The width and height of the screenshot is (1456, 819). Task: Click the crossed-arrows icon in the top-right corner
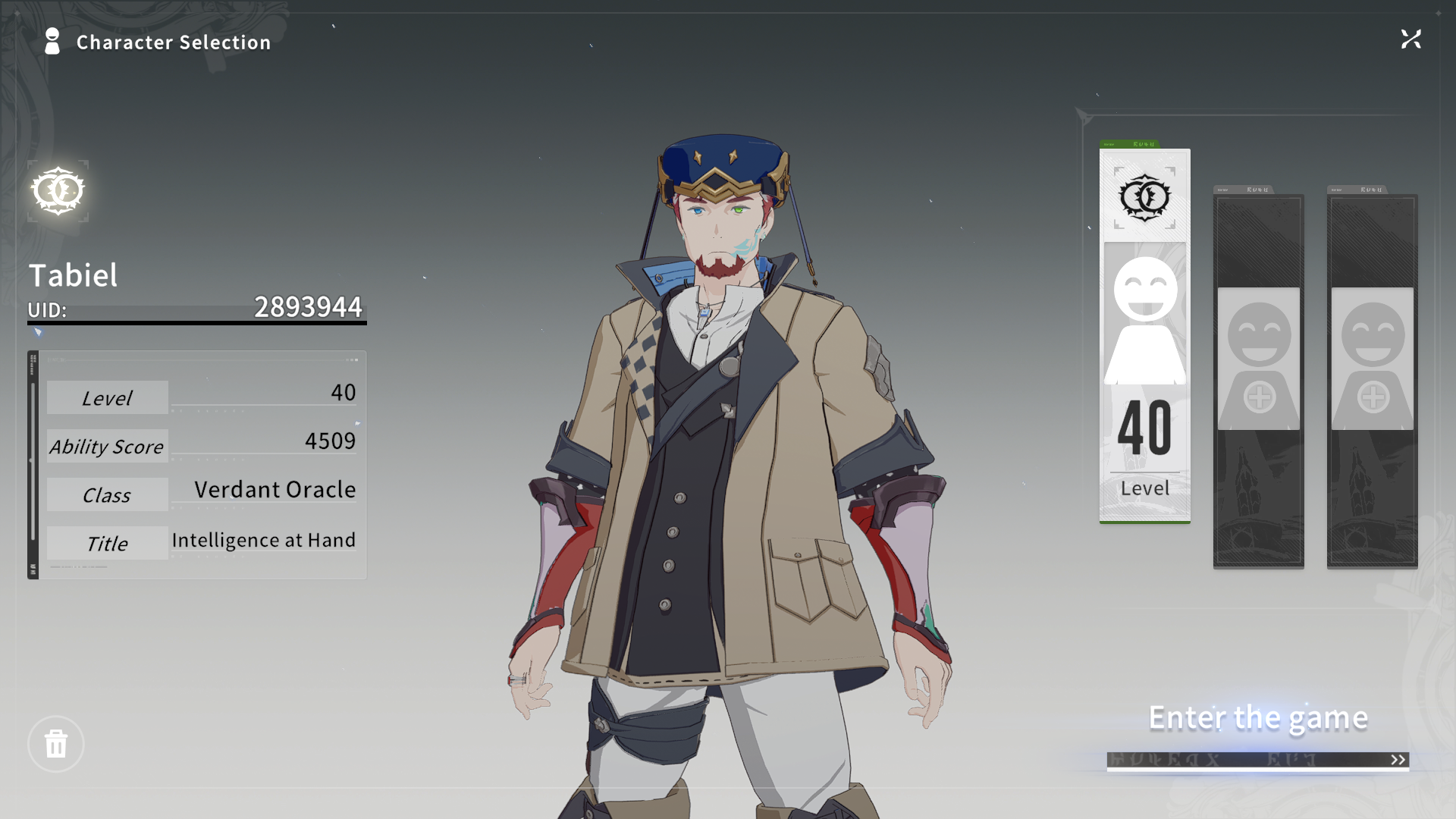pyautogui.click(x=1411, y=39)
